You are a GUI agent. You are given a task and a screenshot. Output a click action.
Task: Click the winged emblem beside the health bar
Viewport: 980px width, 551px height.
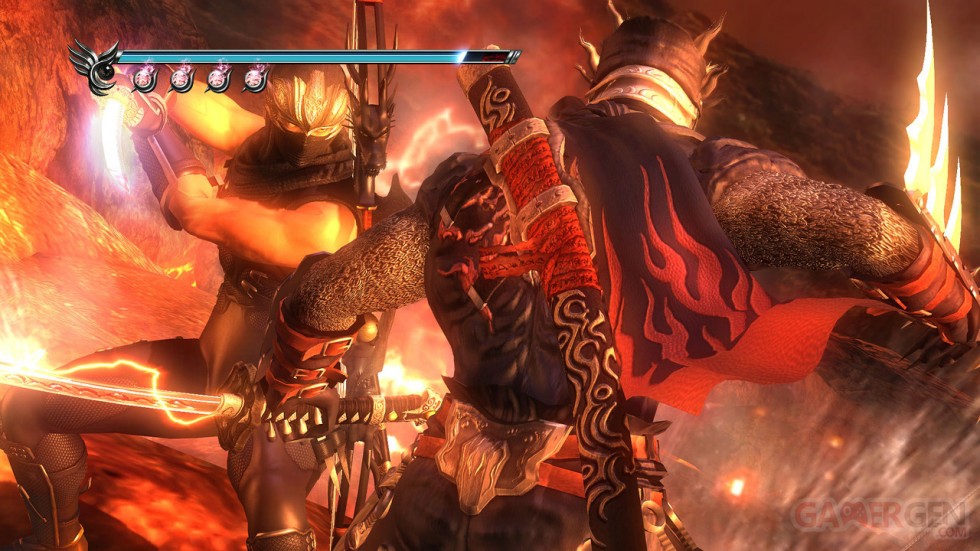point(96,66)
